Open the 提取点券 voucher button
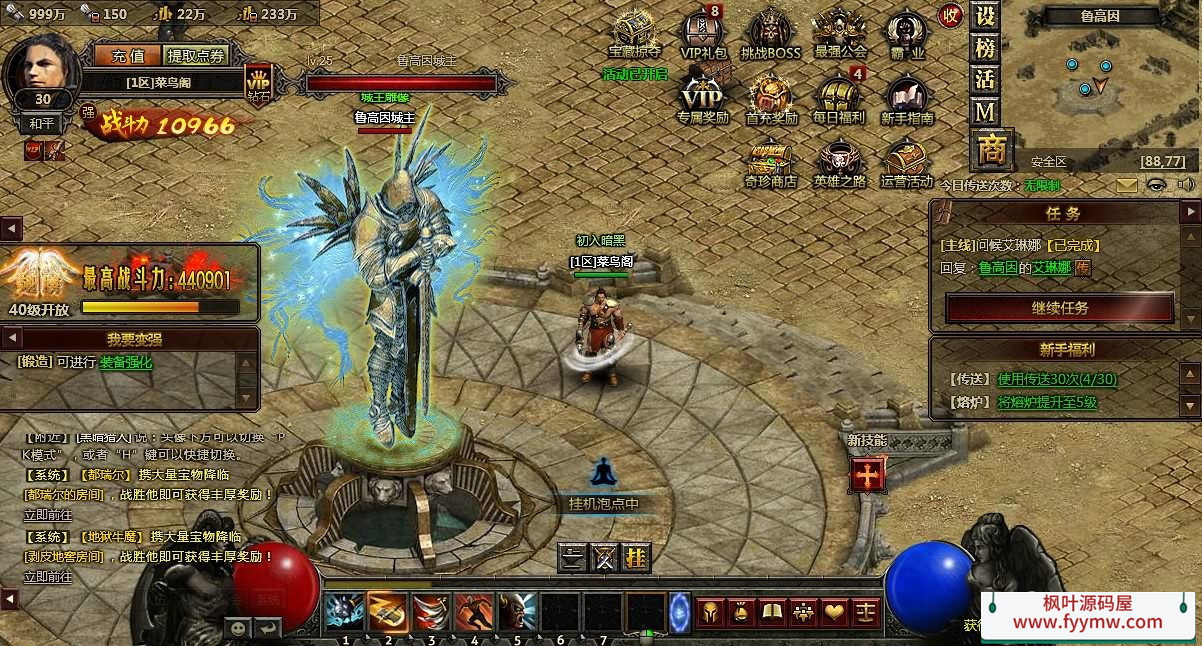 [197, 56]
